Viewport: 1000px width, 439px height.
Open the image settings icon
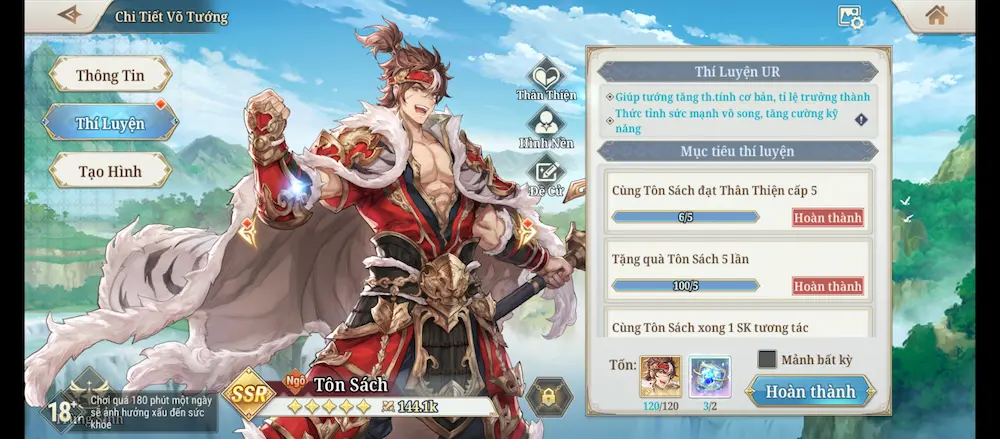tap(850, 17)
